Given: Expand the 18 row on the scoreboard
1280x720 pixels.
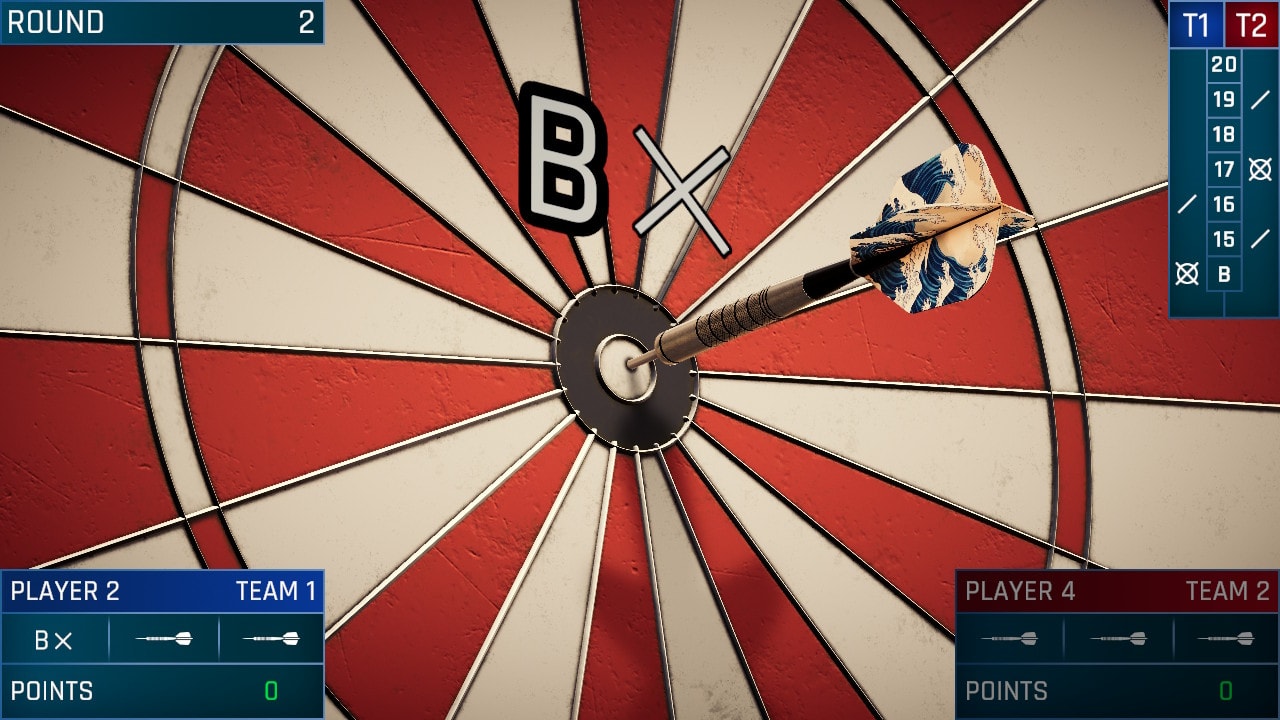Looking at the screenshot, I should 1223,133.
